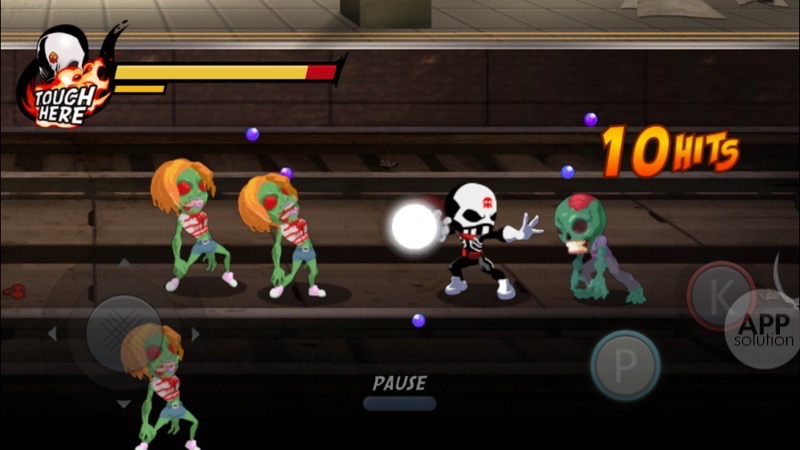Tap the joystick's up arrow

click(x=123, y=263)
